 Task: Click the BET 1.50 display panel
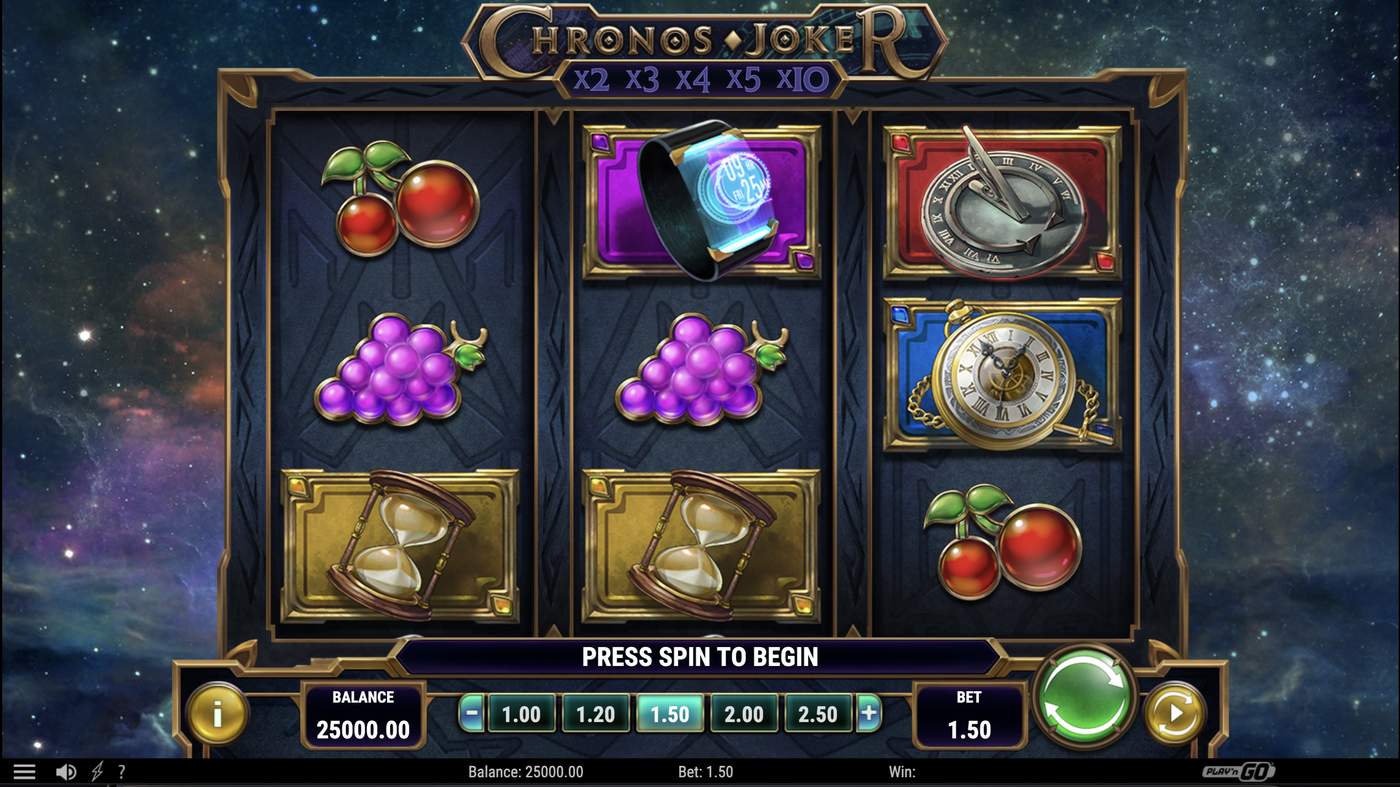[x=970, y=716]
